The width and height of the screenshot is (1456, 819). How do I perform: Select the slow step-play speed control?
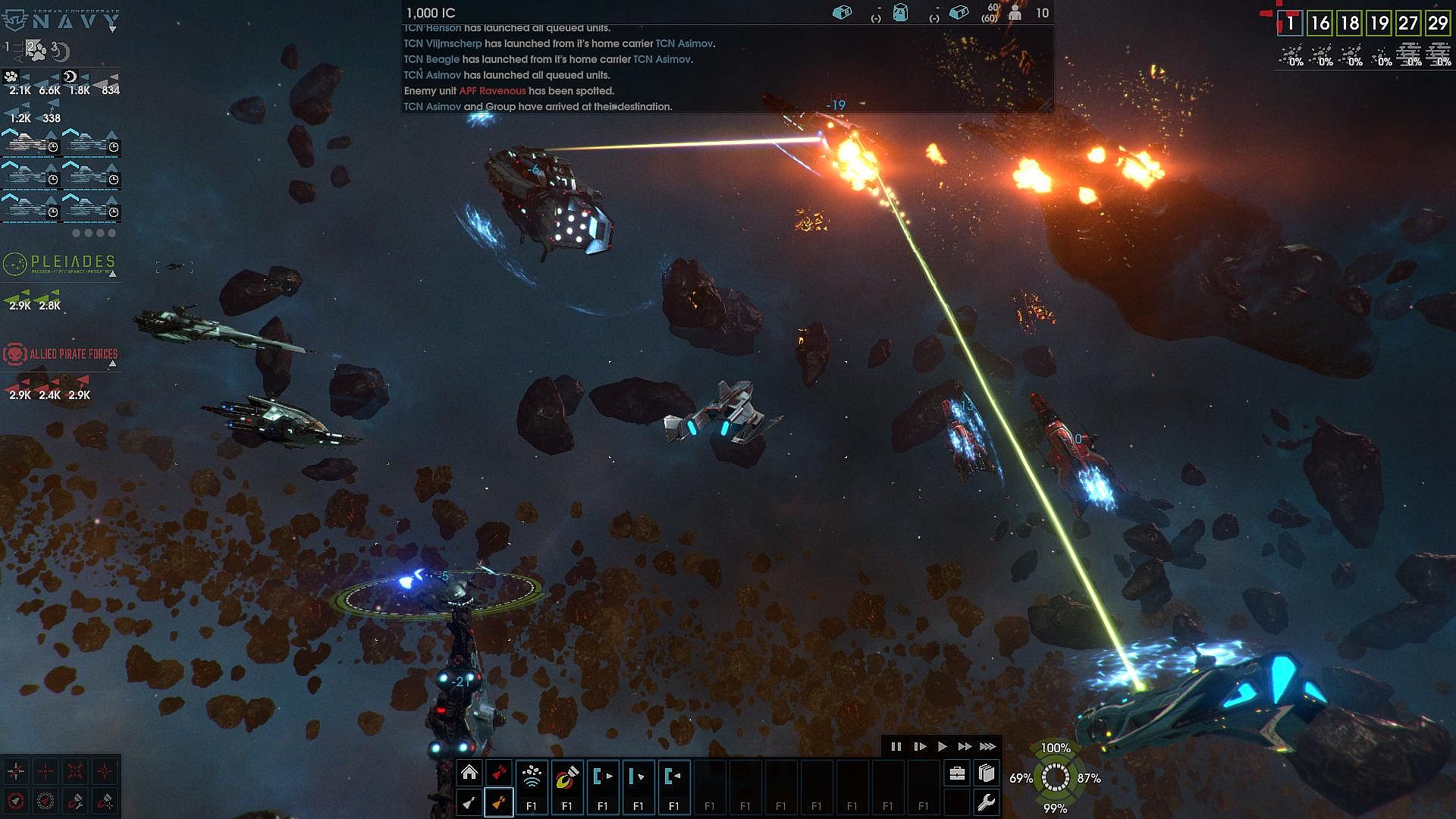point(920,746)
